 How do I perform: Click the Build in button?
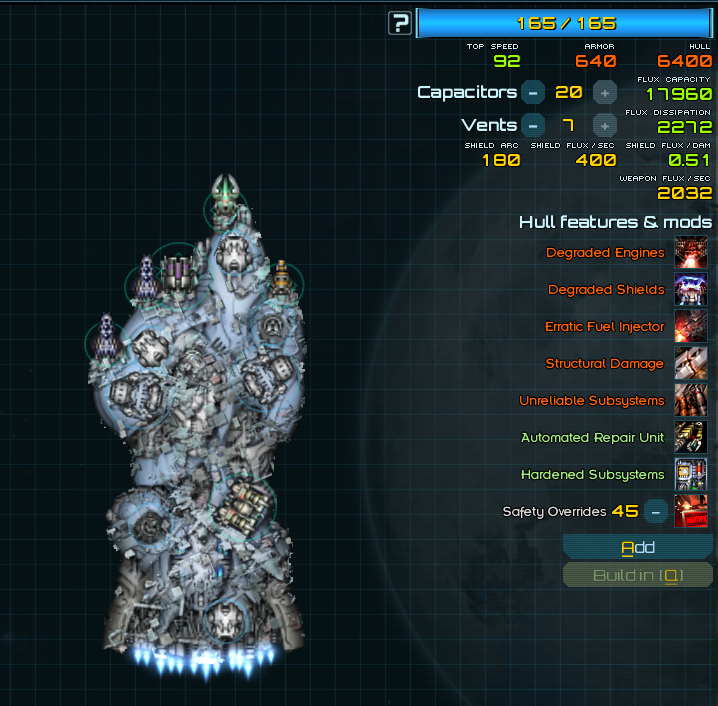(x=638, y=575)
